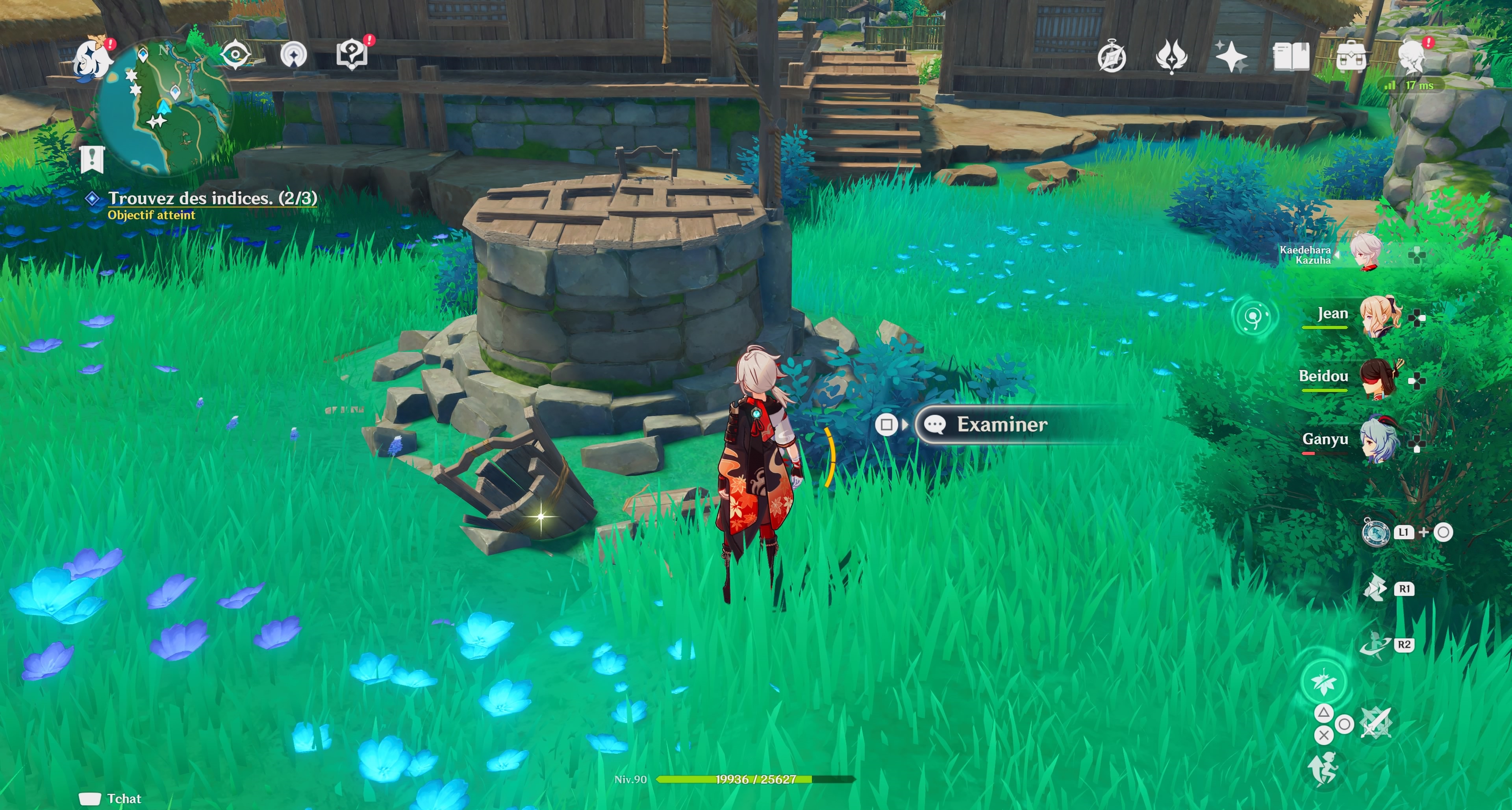
Task: Use the compass gadget icon
Action: coord(1375,532)
